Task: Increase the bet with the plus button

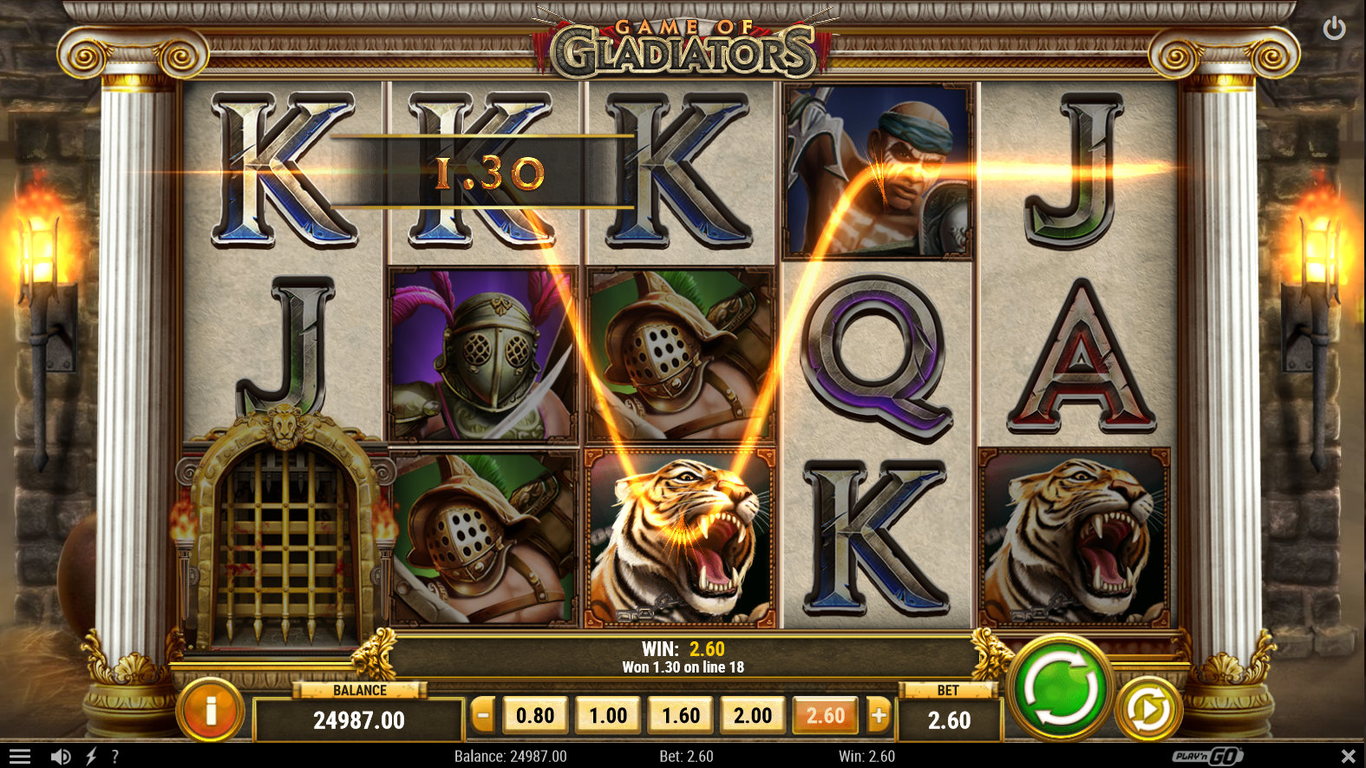Action: pyautogui.click(x=879, y=715)
